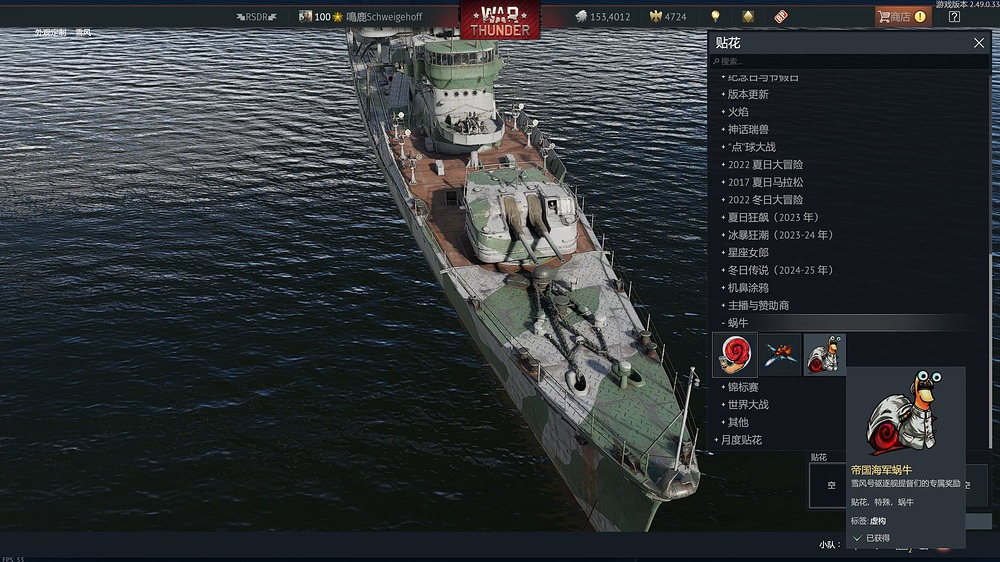Close the 贴花 decal panel
The height and width of the screenshot is (562, 1000).
point(979,43)
